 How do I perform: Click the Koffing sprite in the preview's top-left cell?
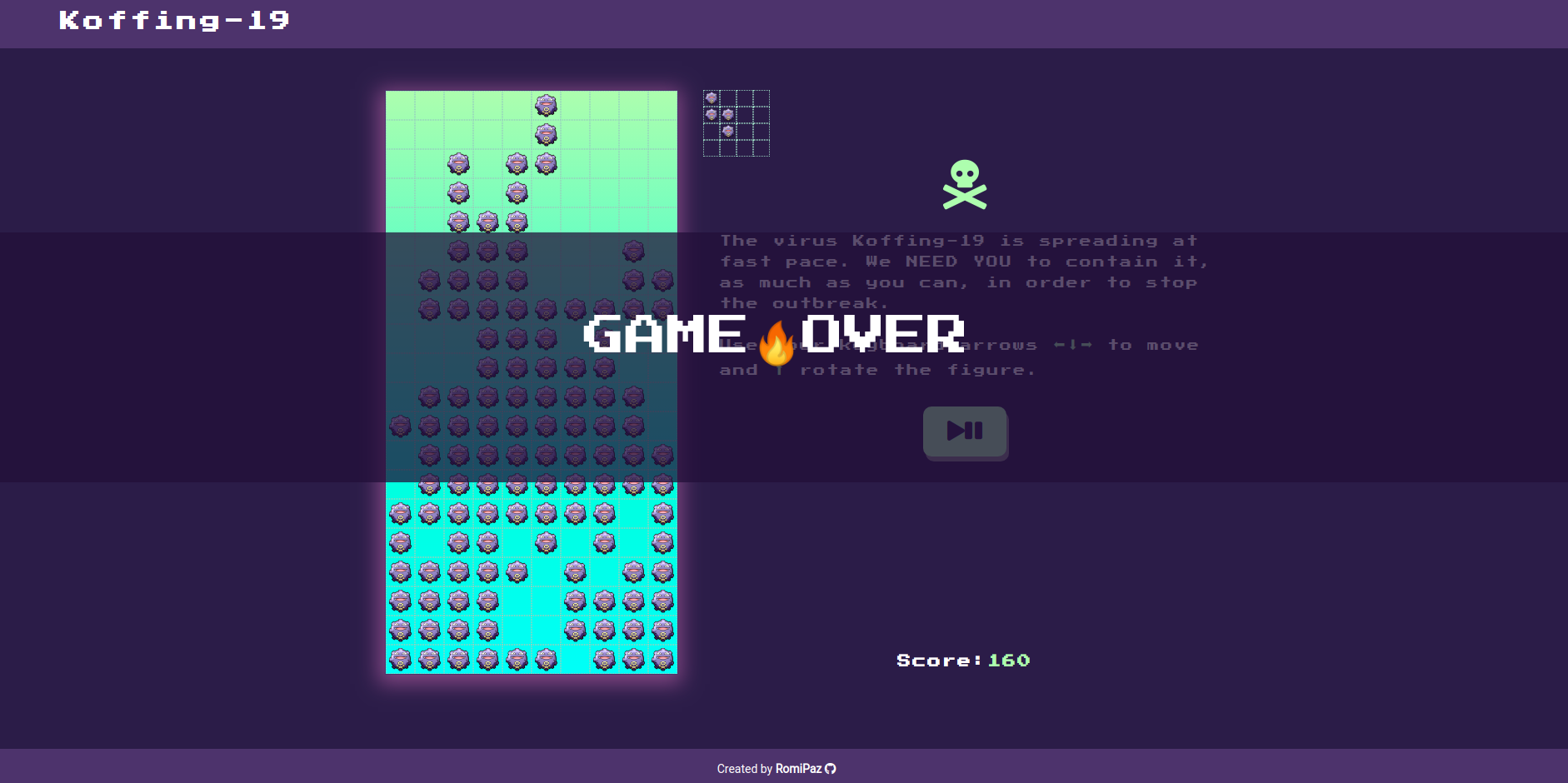[712, 97]
